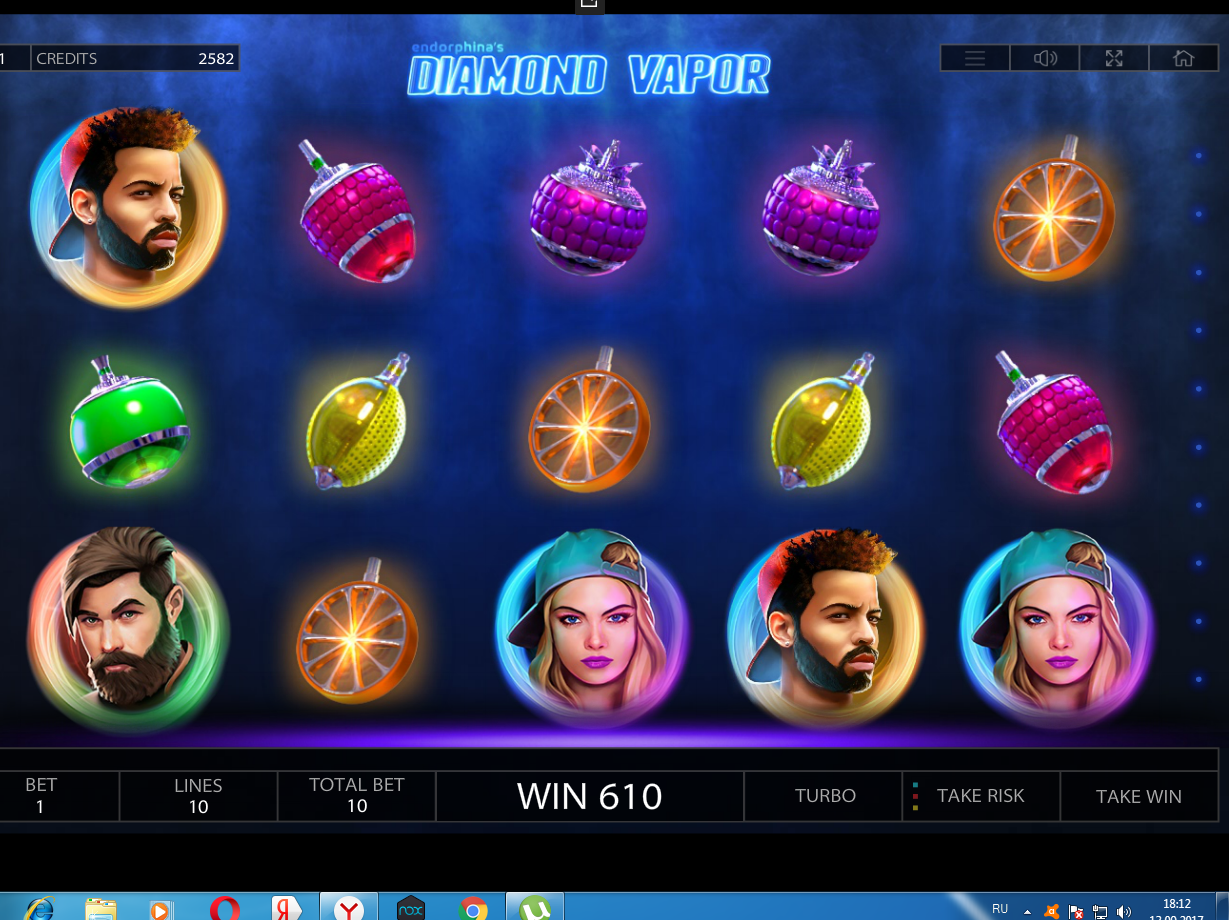Choose TAKE RISK gamble option
This screenshot has width=1229, height=920.
[980, 796]
